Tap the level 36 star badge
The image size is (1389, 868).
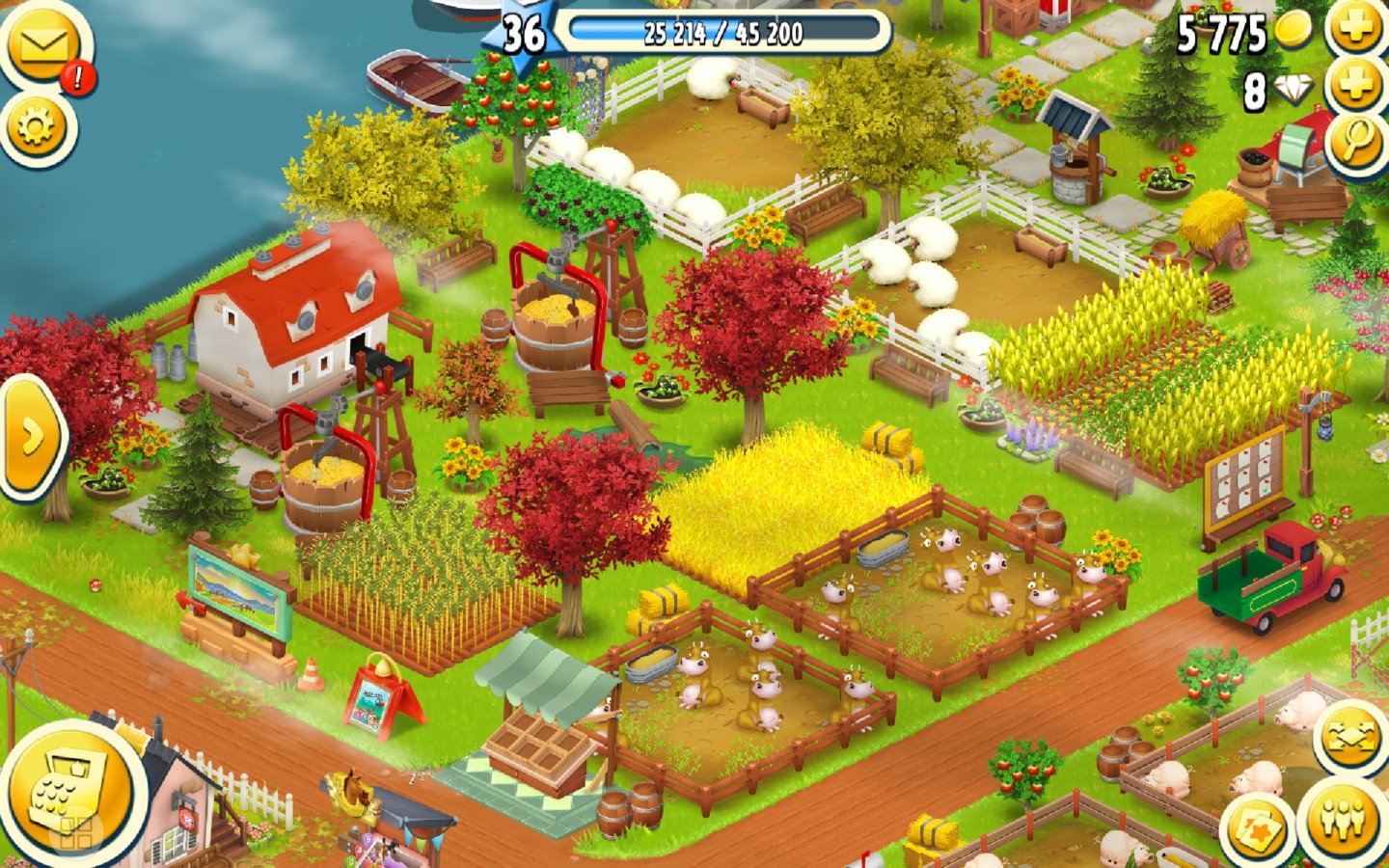coord(524,35)
